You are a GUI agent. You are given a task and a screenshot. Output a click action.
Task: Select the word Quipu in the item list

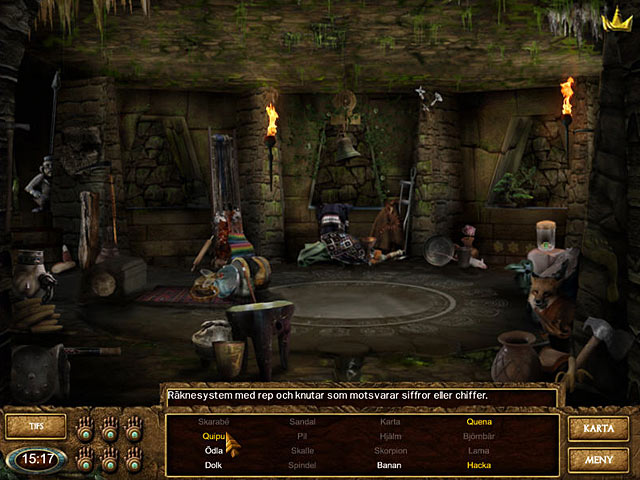point(214,436)
